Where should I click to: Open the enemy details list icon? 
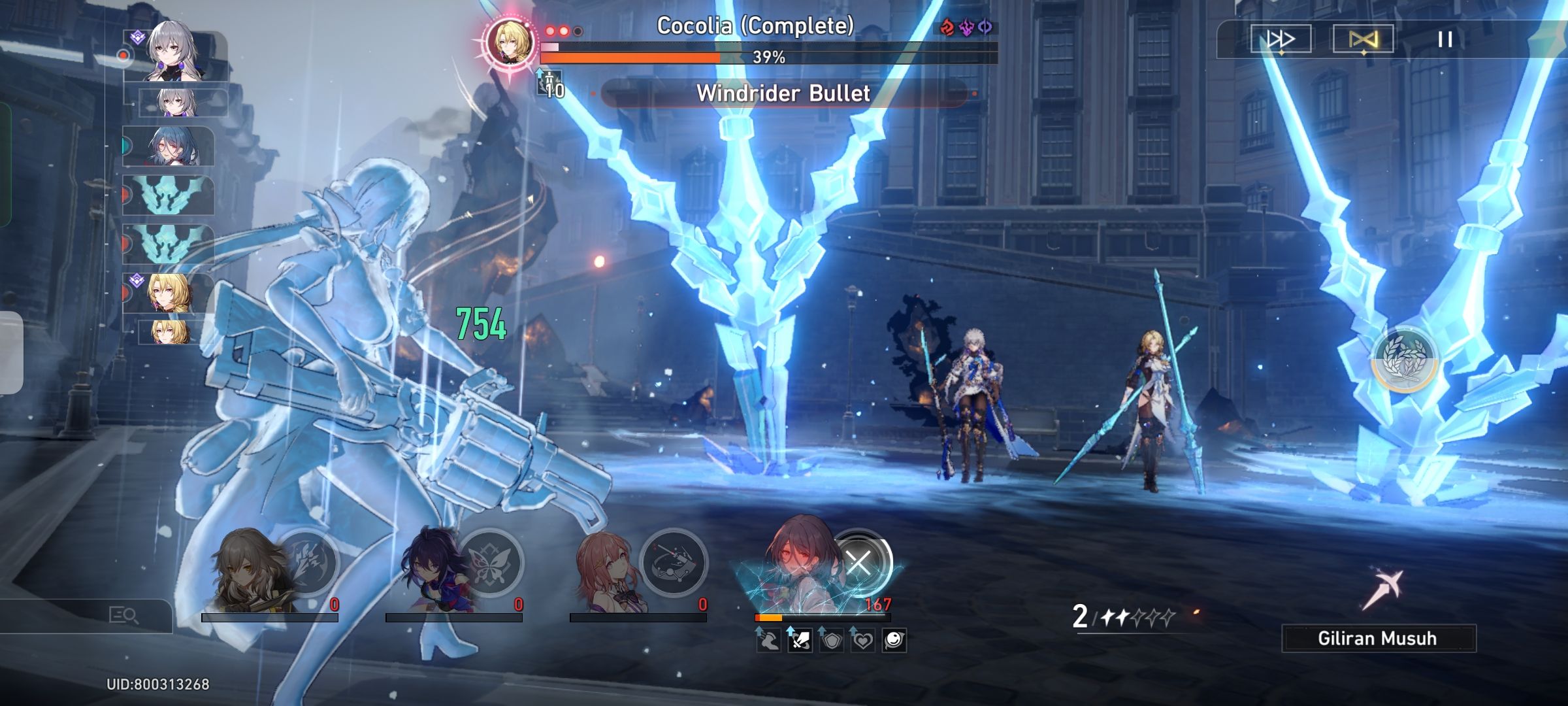[x=123, y=615]
